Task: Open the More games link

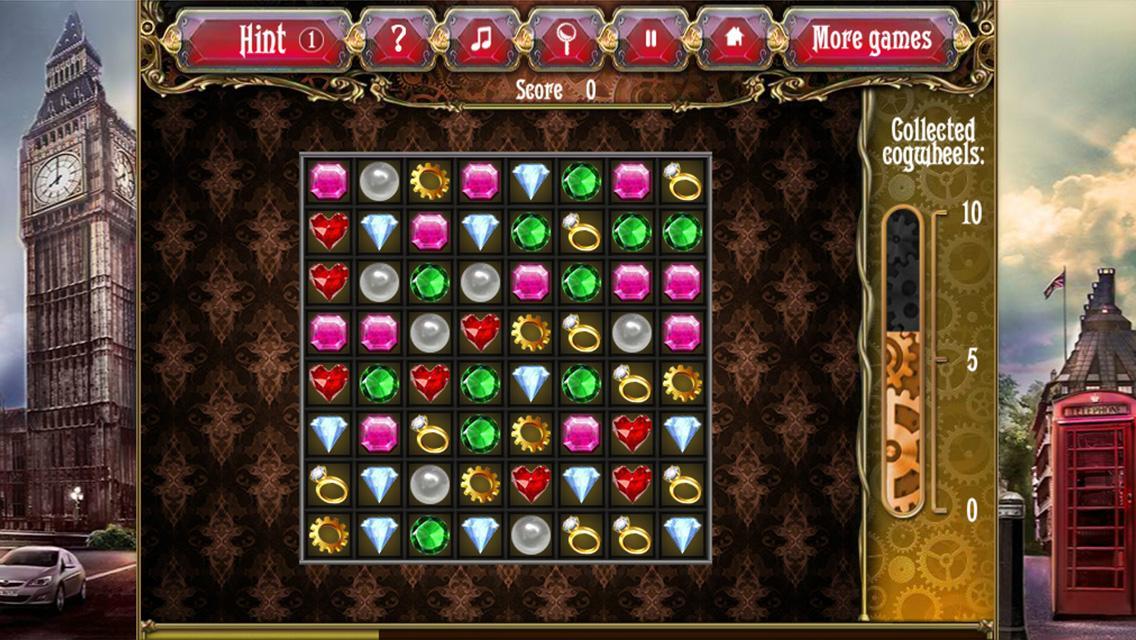Action: [870, 40]
